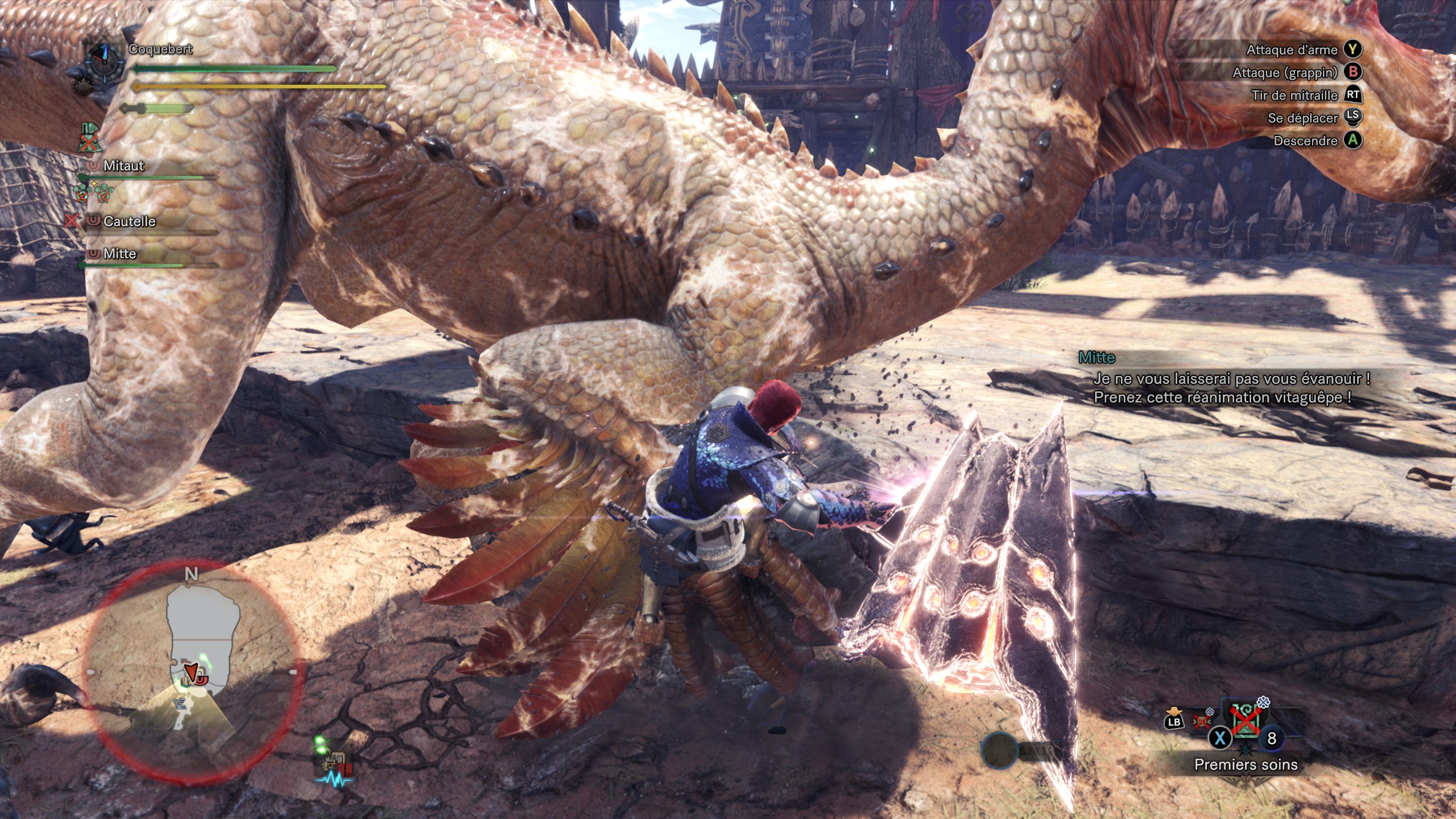
Task: Select party member Cautelle
Action: click(x=129, y=221)
